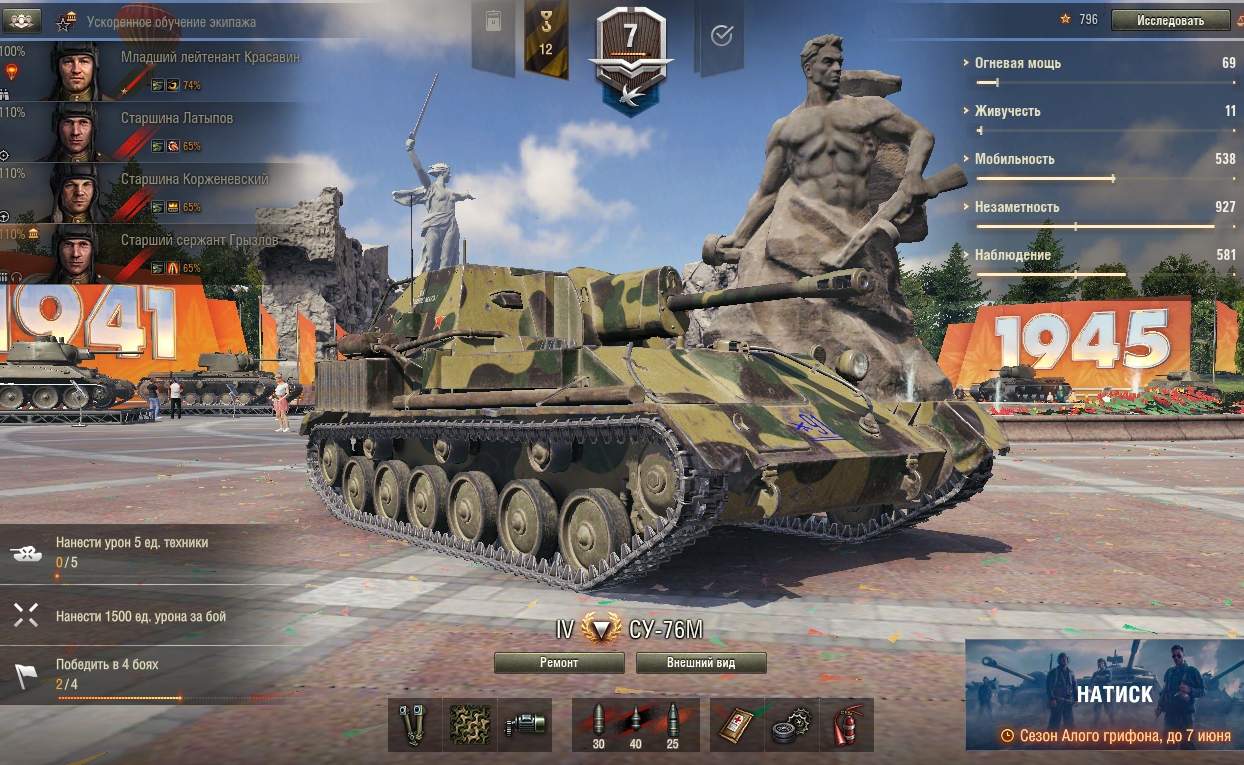The height and width of the screenshot is (765, 1244).
Task: Open the fire extinguisher consumable slot
Action: (846, 724)
